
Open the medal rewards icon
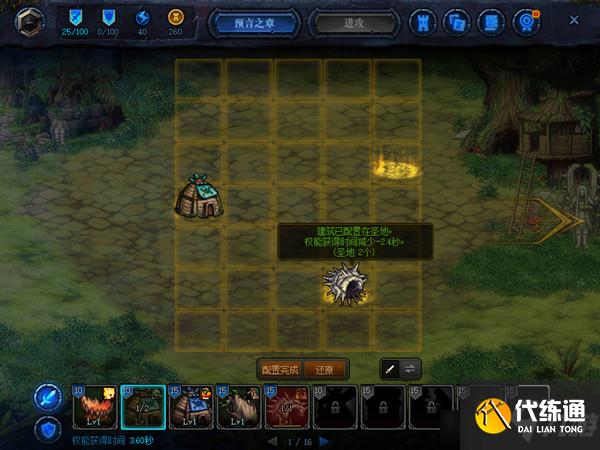[x=524, y=19]
